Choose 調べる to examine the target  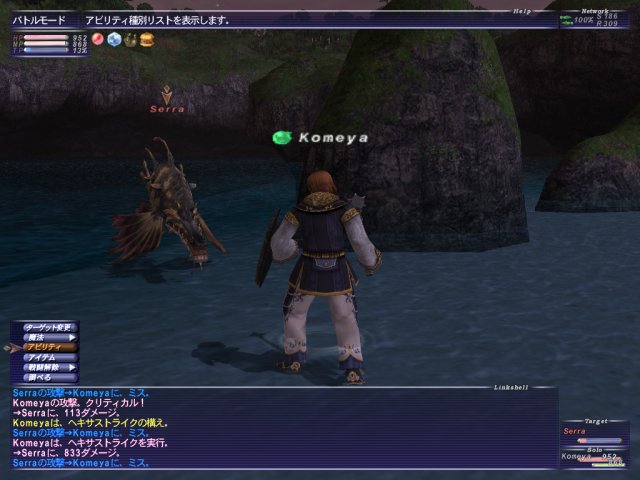(x=44, y=377)
